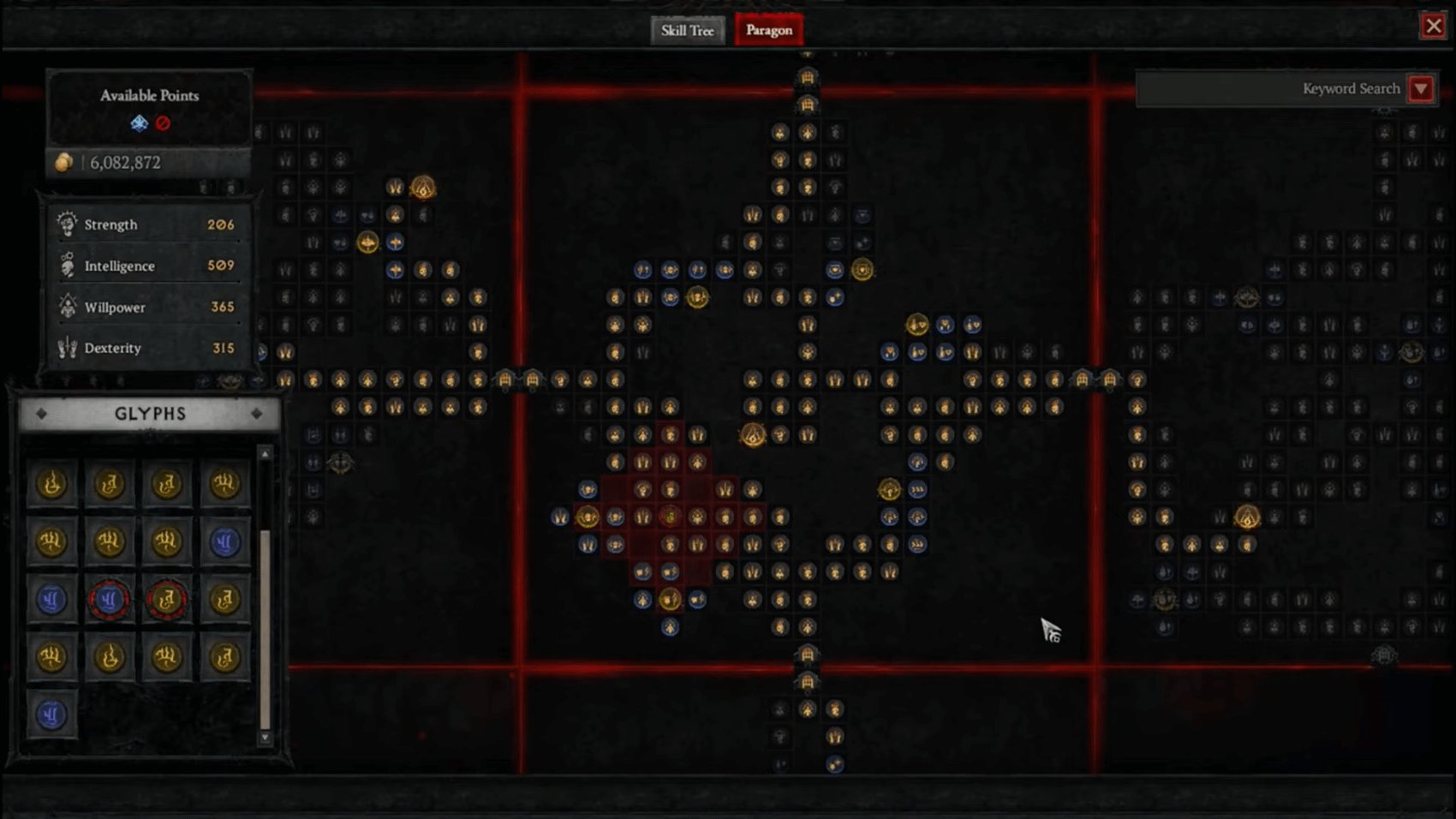Open the Keyword Search dropdown
This screenshot has width=1456, height=819.
[1422, 88]
